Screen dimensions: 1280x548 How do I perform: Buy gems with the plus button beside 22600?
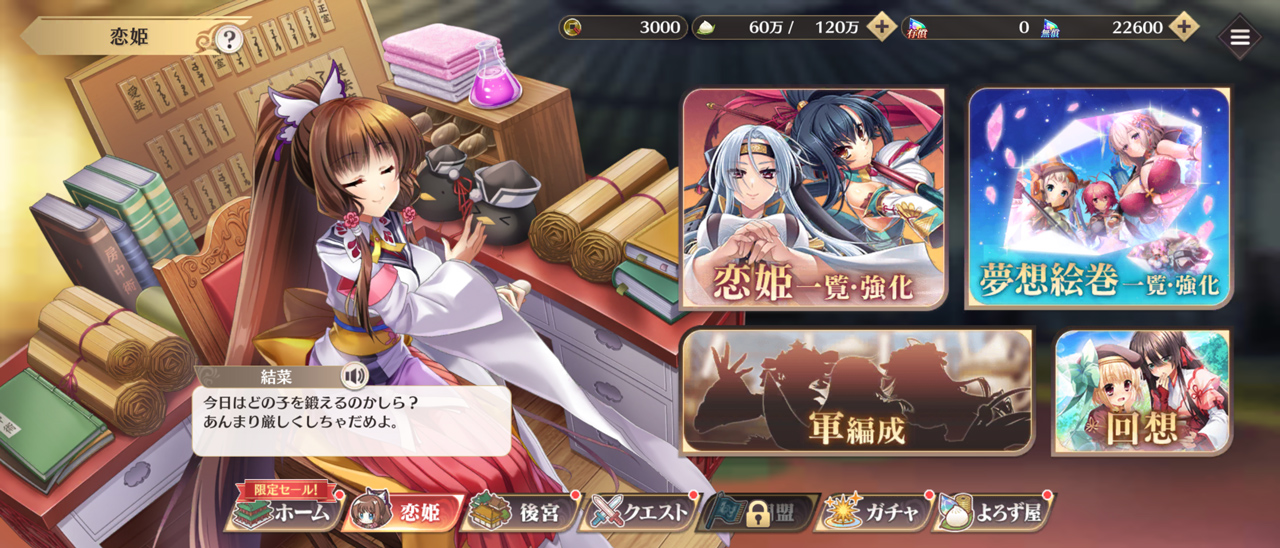(1183, 27)
